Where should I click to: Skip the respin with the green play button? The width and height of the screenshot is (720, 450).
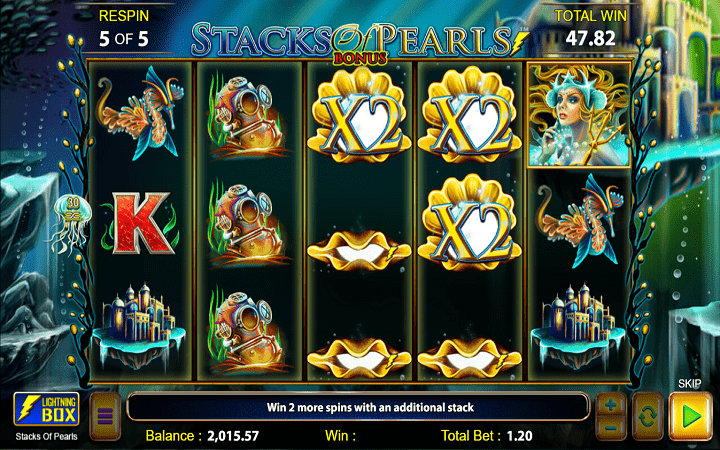click(687, 412)
